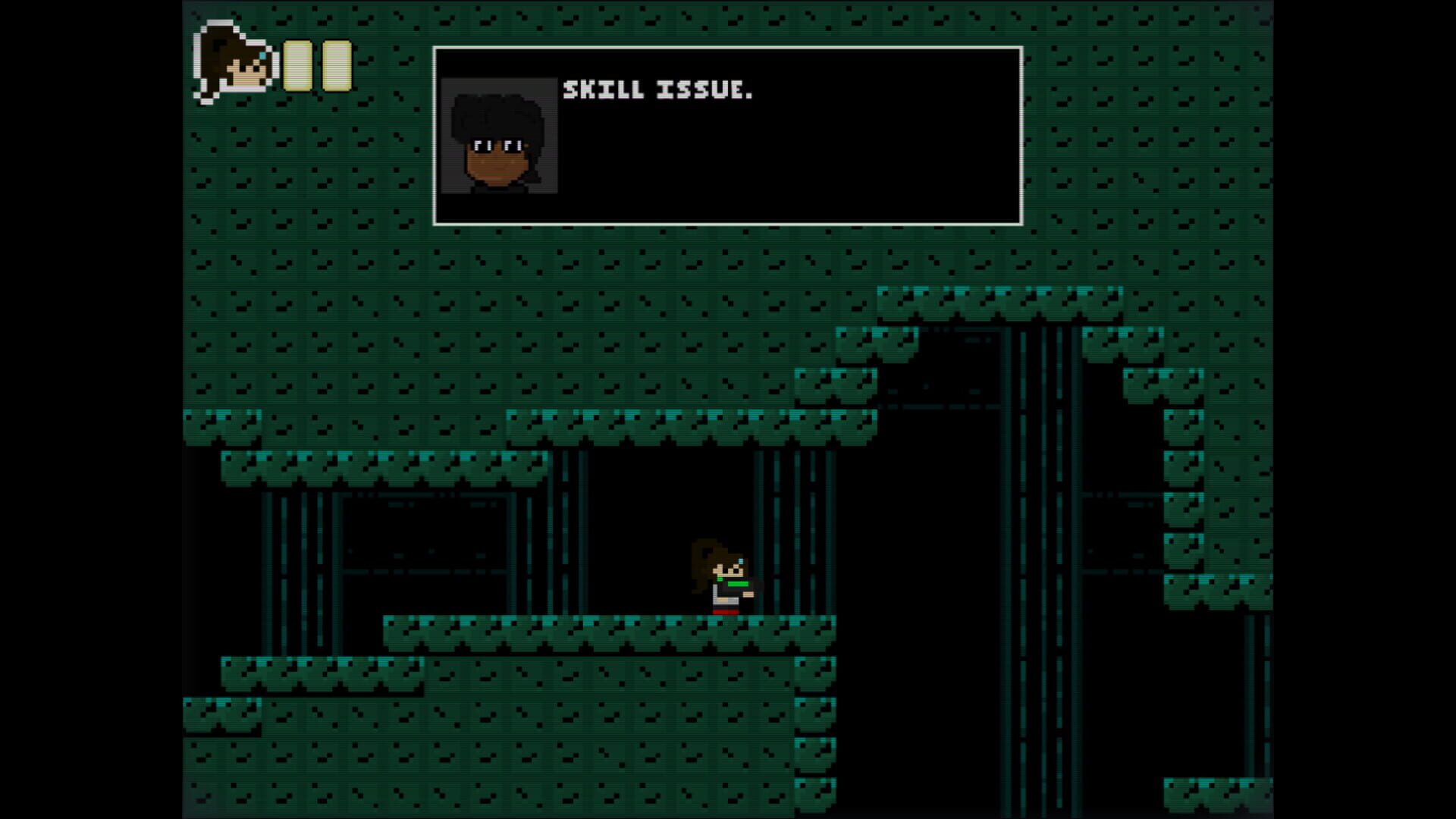Click the SKILL ISSUE. dialogue text
Viewport: 1456px width, 819px height.
tap(656, 89)
